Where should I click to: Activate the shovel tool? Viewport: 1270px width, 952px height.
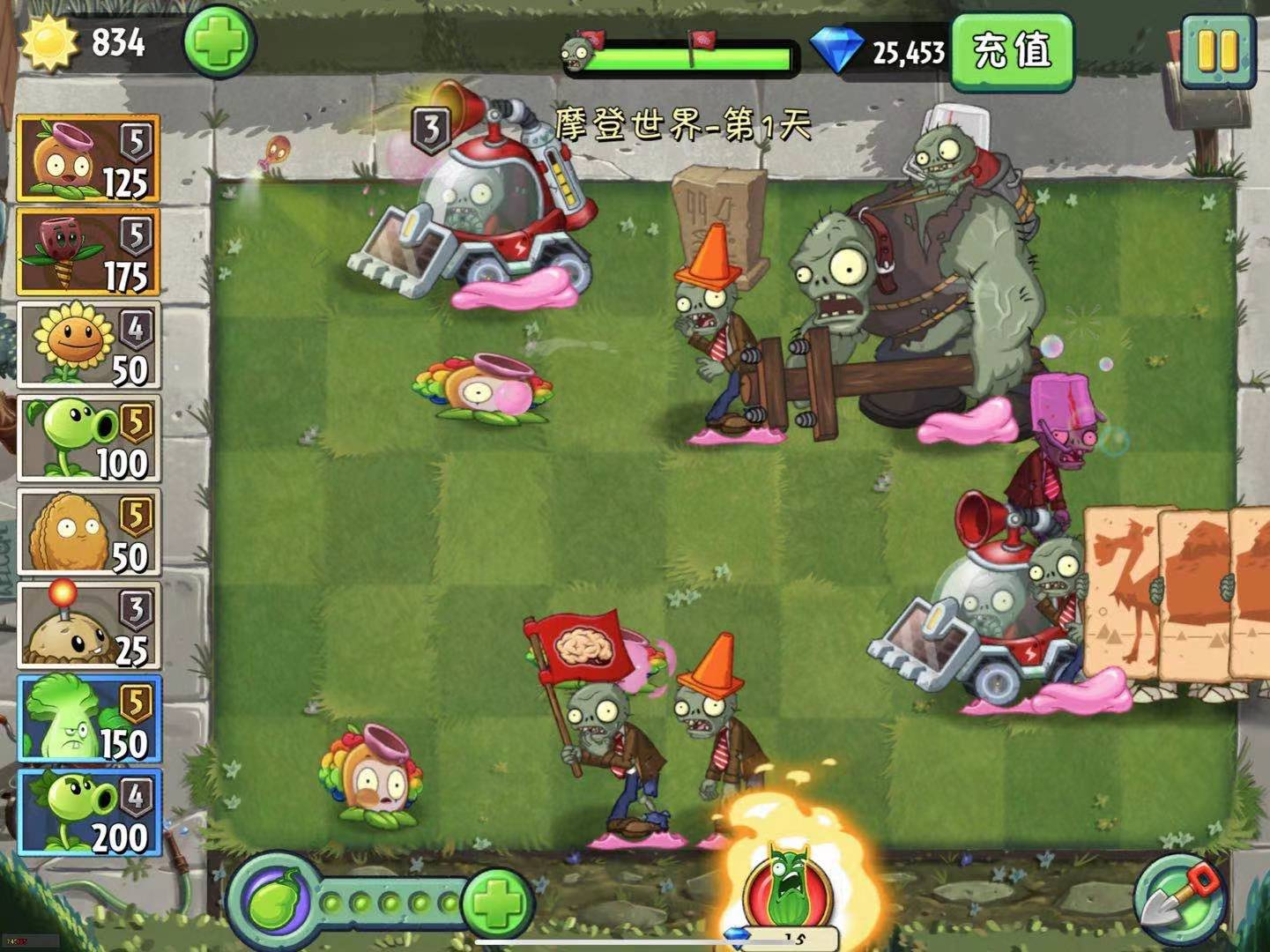click(x=1179, y=899)
